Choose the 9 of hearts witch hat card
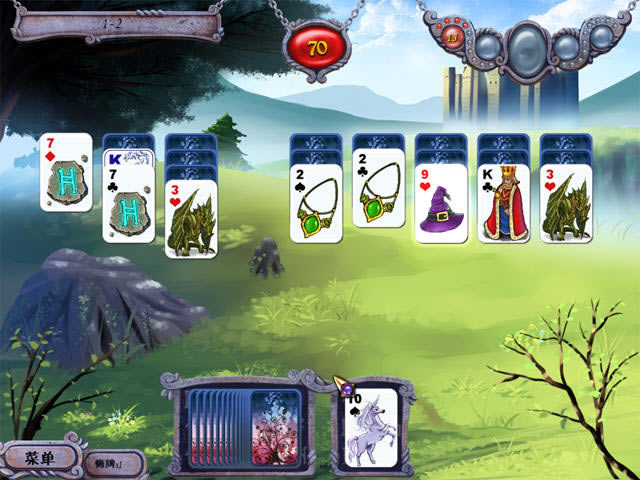 tap(441, 203)
